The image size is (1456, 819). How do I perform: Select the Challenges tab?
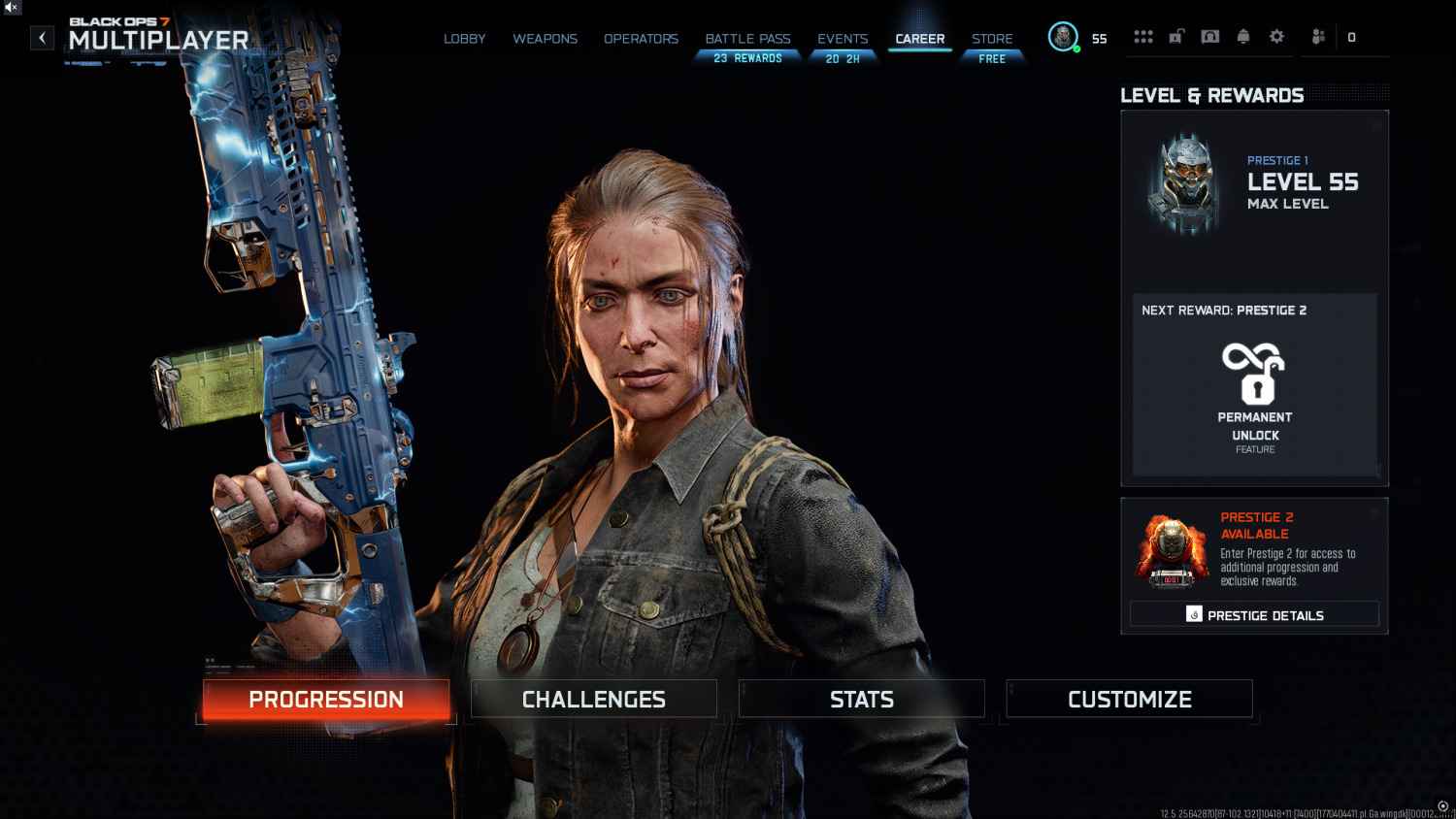click(x=593, y=699)
